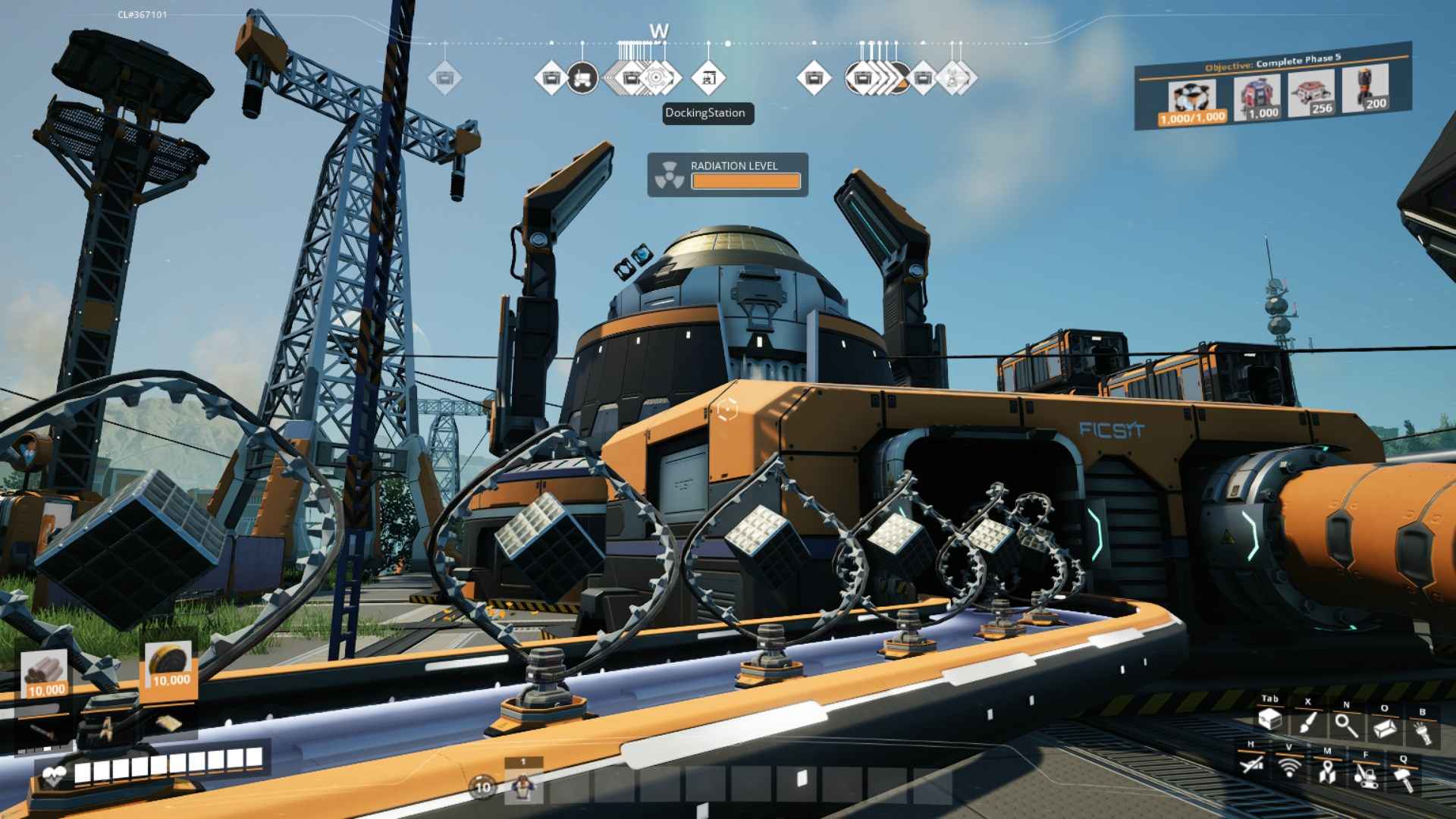The width and height of the screenshot is (1456, 819).
Task: Click the leftmost faded crate compass marker
Action: tap(444, 77)
